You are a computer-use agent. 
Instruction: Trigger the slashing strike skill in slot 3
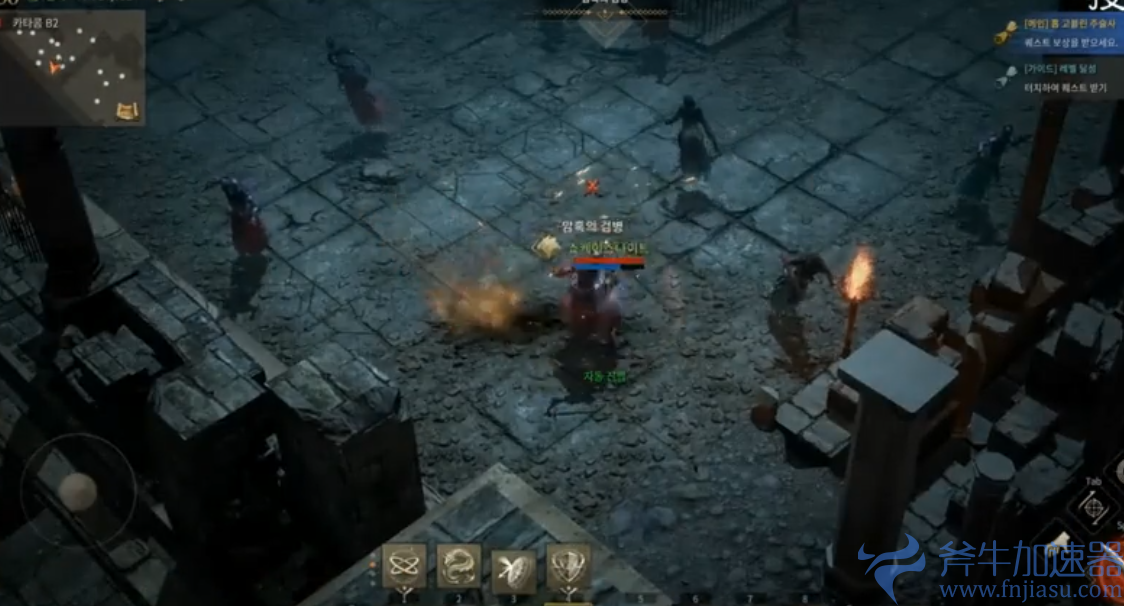(513, 569)
